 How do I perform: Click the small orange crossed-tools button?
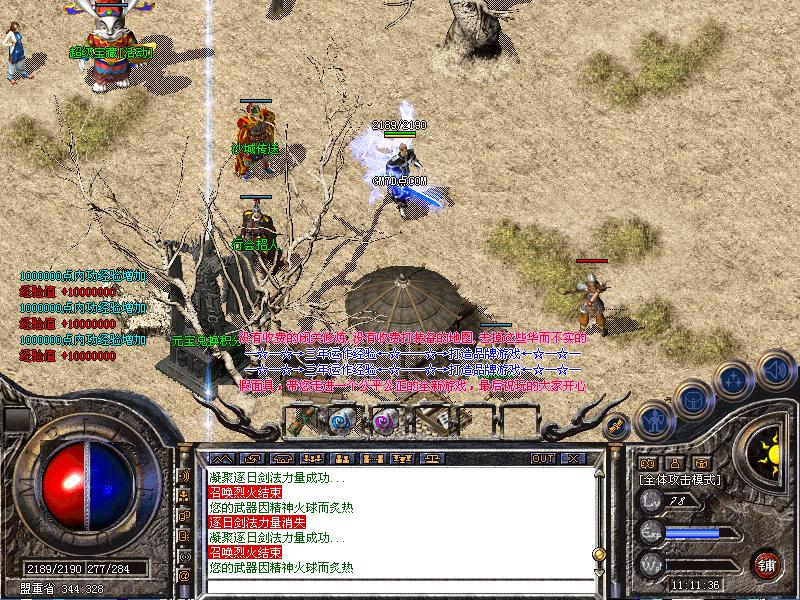(x=617, y=425)
